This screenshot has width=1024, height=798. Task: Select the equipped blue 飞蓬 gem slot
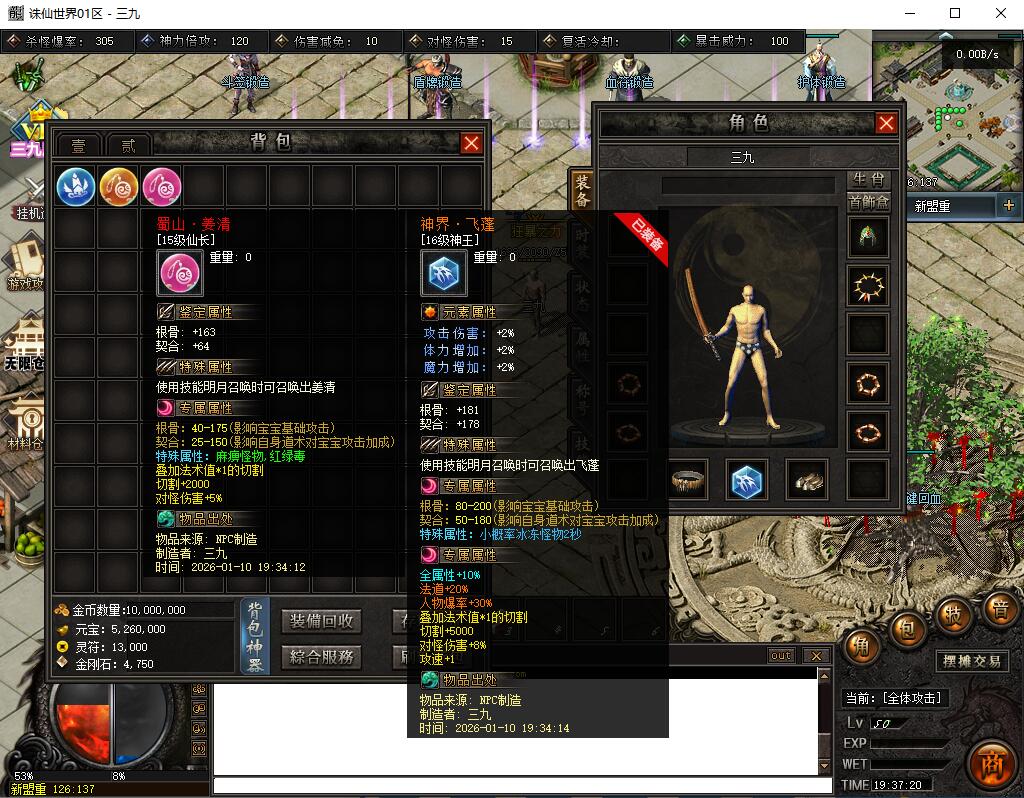point(746,480)
